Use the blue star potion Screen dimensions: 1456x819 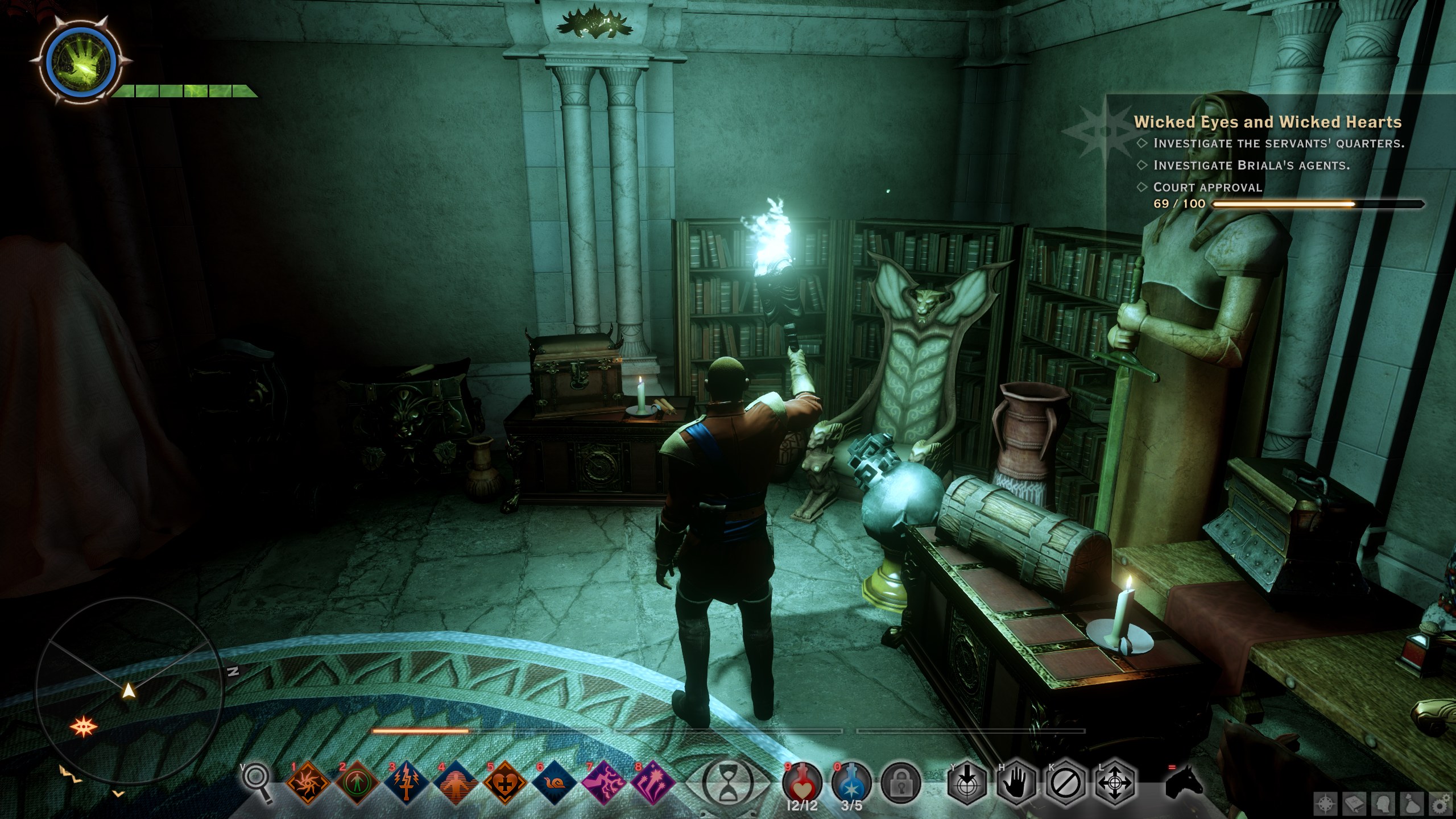851,784
